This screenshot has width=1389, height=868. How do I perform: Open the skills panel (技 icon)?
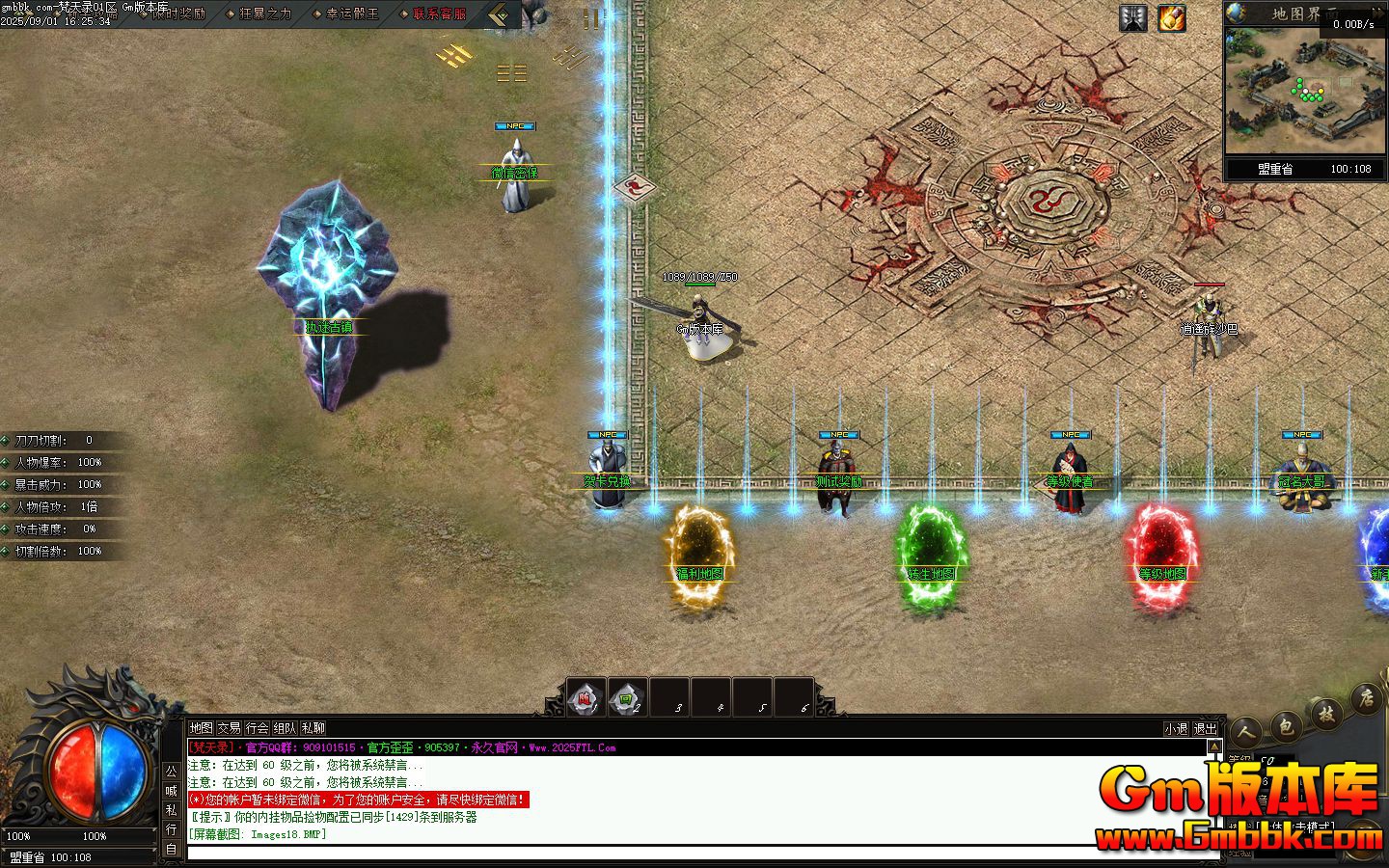click(x=1327, y=714)
